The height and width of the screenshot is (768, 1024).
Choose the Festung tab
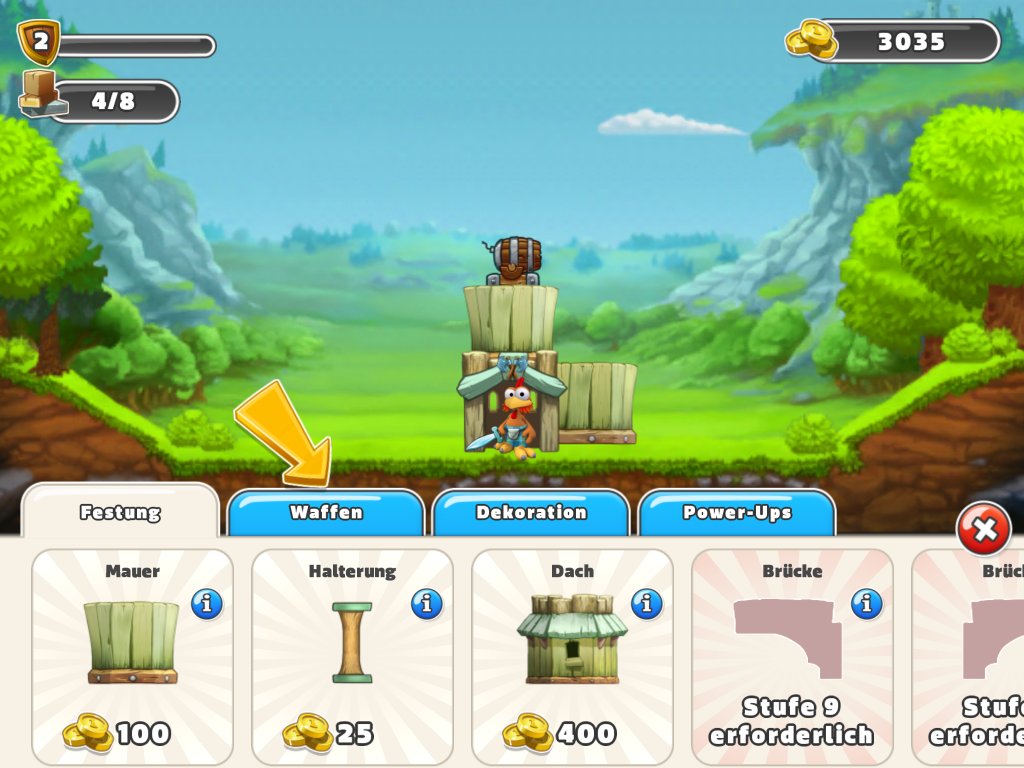click(120, 513)
